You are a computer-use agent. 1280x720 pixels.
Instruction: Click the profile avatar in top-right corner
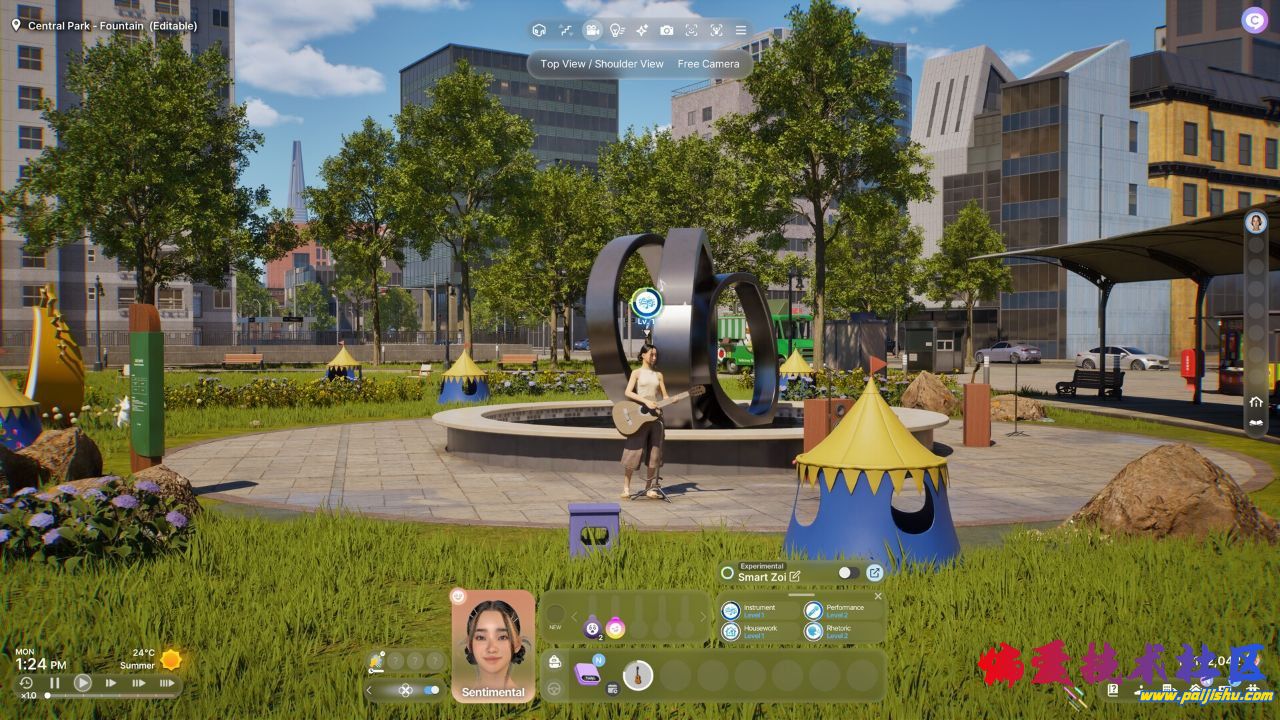[x=1254, y=19]
